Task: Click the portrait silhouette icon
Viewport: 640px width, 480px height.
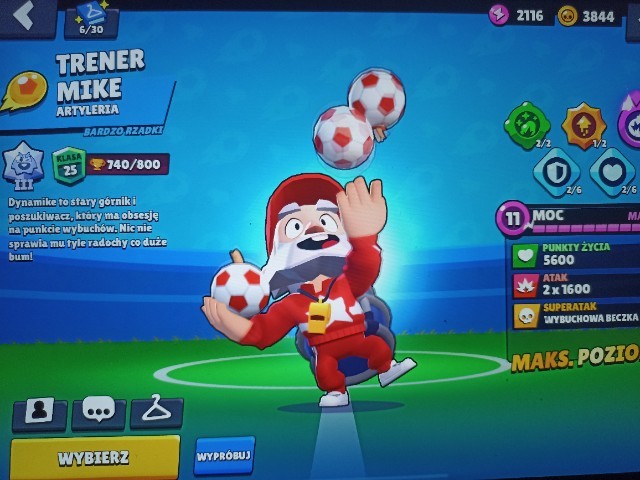Action: tap(41, 411)
